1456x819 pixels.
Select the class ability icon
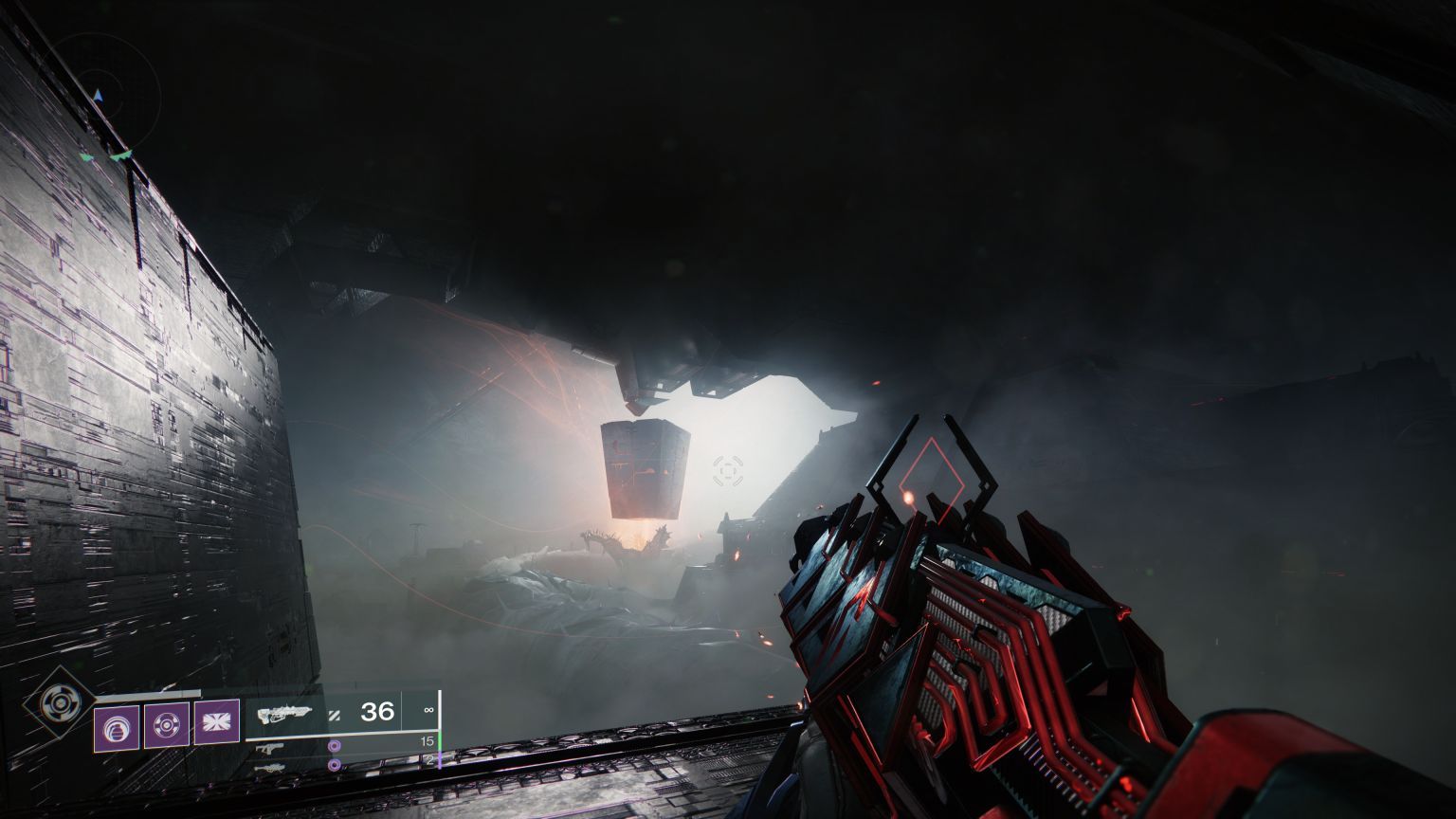tap(215, 720)
